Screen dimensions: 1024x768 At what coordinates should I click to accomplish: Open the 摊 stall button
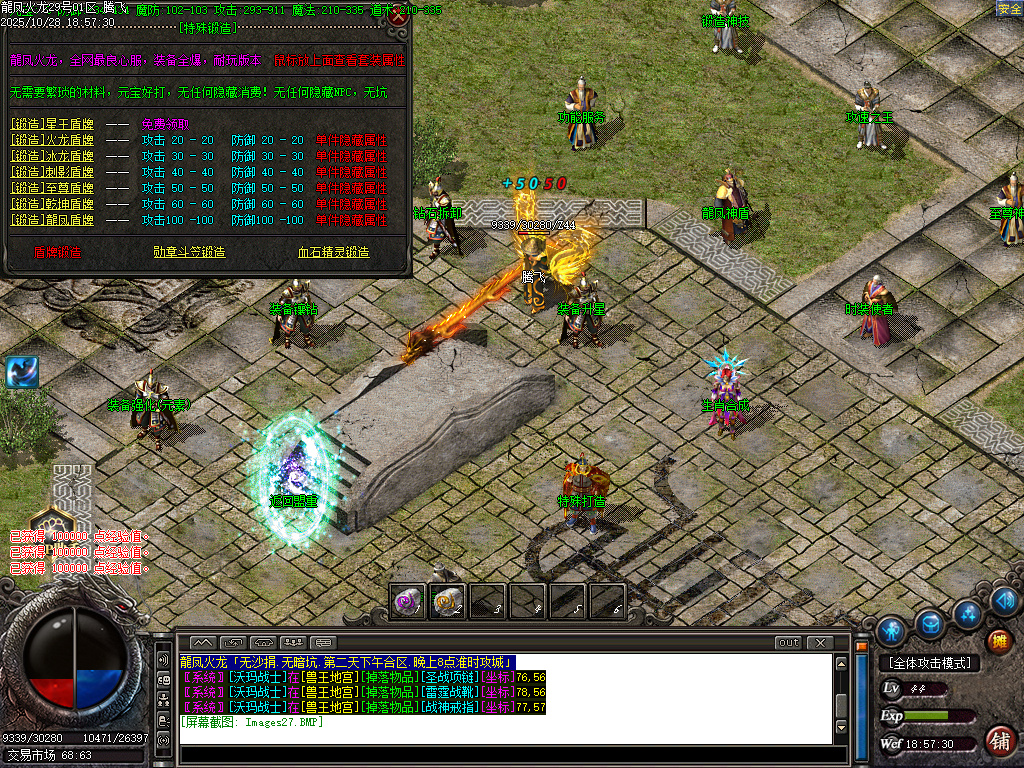click(998, 642)
